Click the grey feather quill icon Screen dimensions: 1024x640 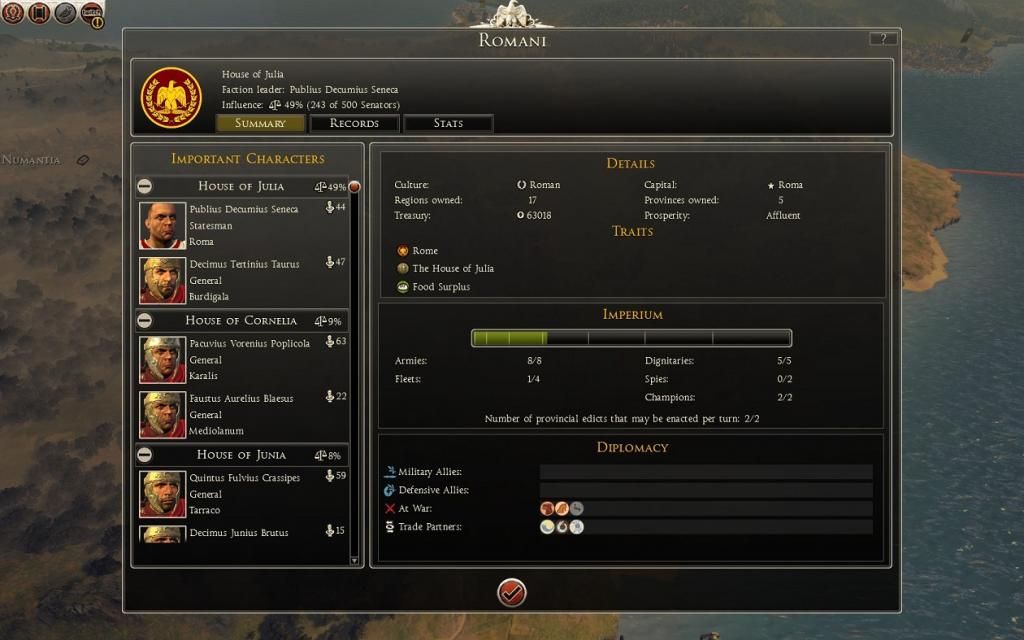click(66, 13)
